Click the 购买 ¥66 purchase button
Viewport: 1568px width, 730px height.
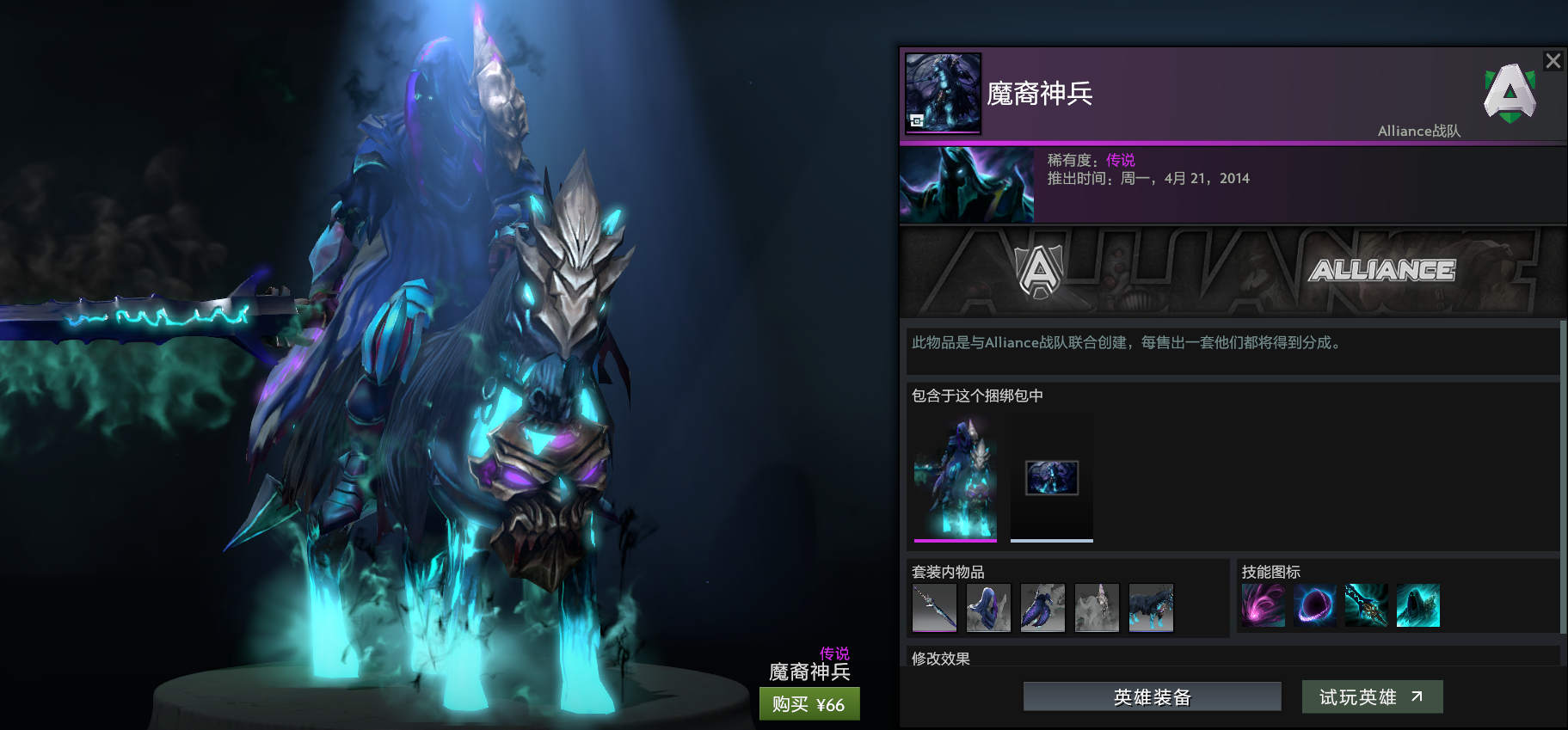tap(809, 703)
